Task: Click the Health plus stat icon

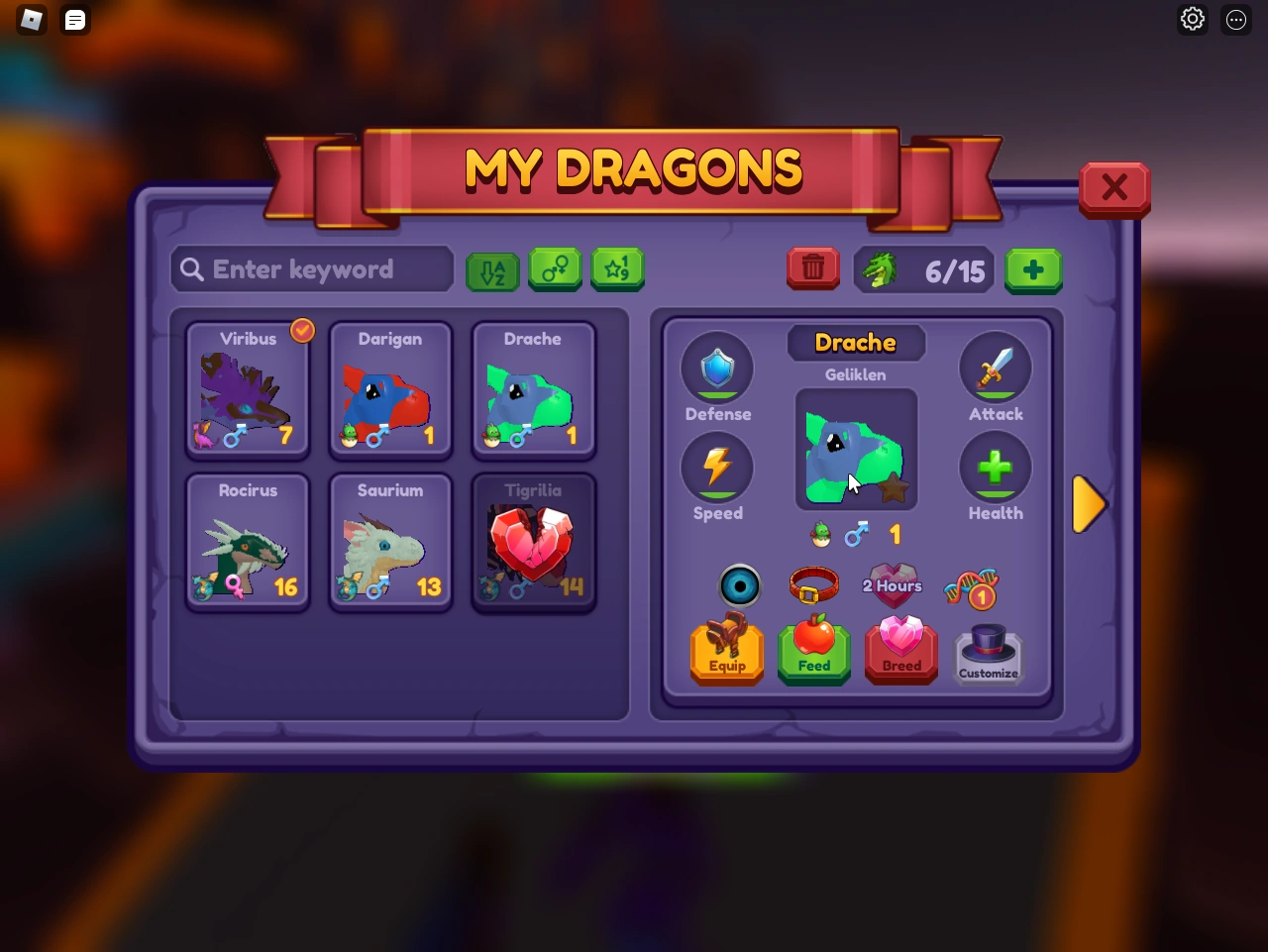Action: (x=996, y=467)
